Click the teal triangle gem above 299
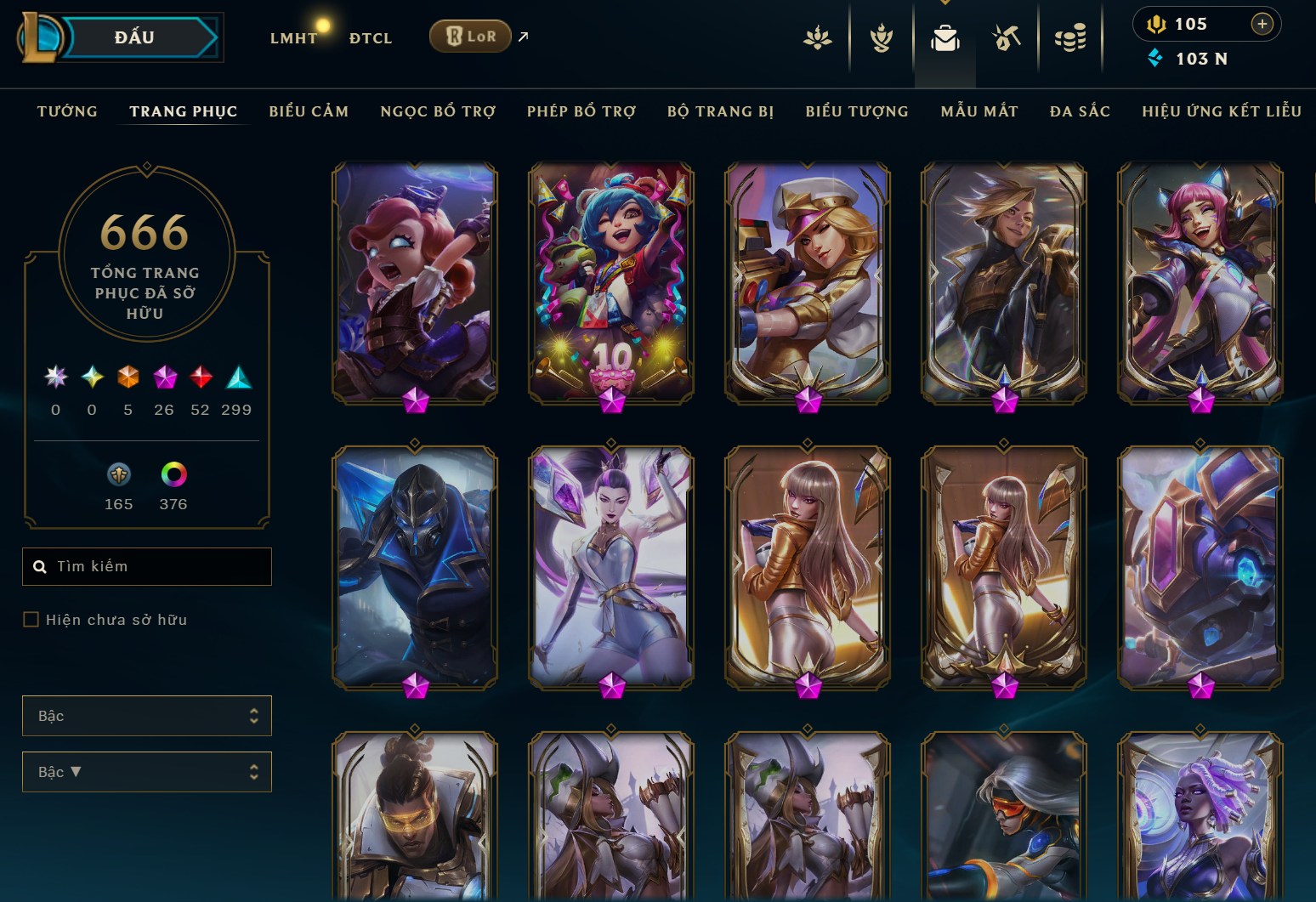 (x=236, y=377)
